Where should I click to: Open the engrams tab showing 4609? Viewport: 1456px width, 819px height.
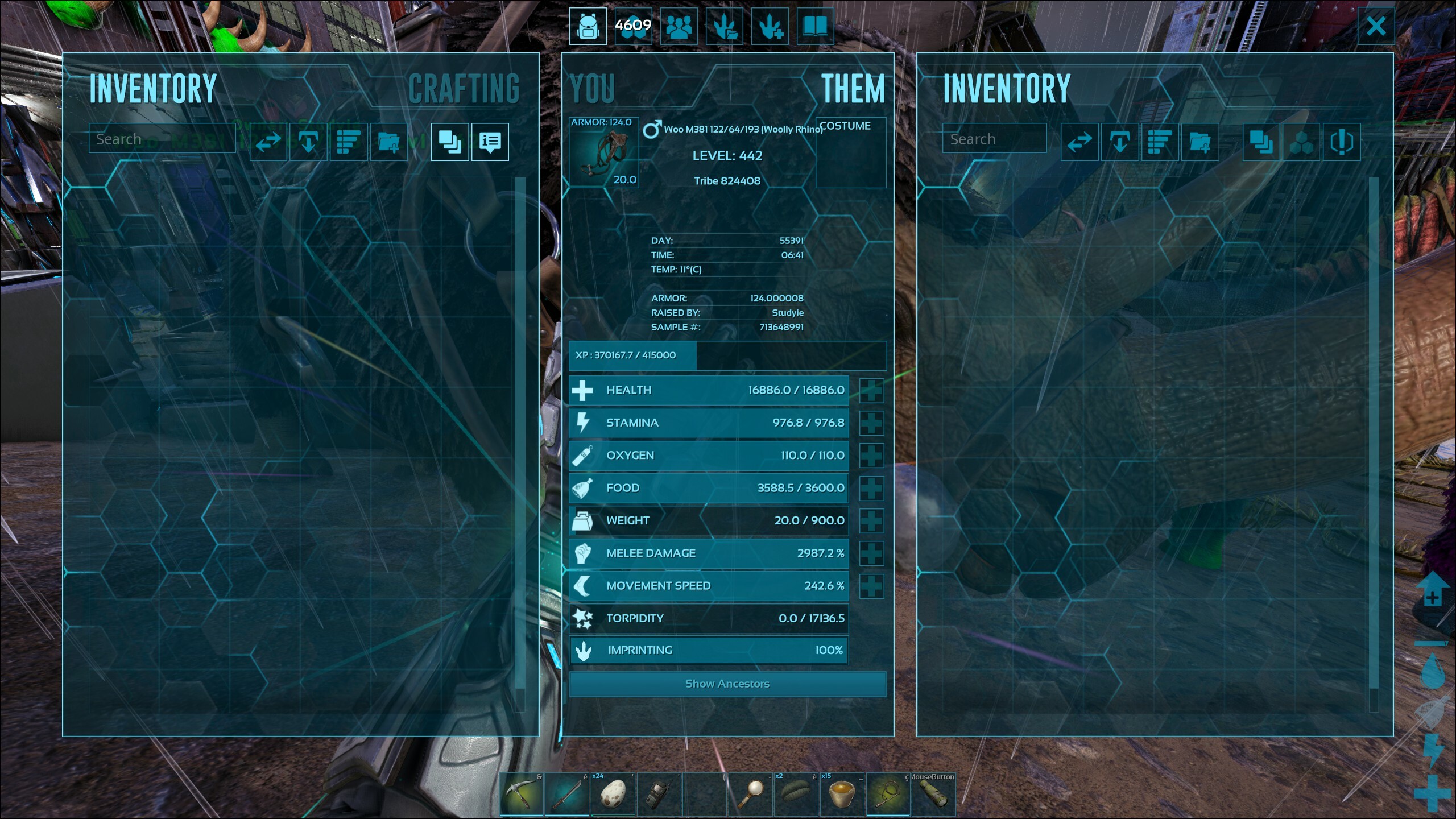[x=633, y=26]
